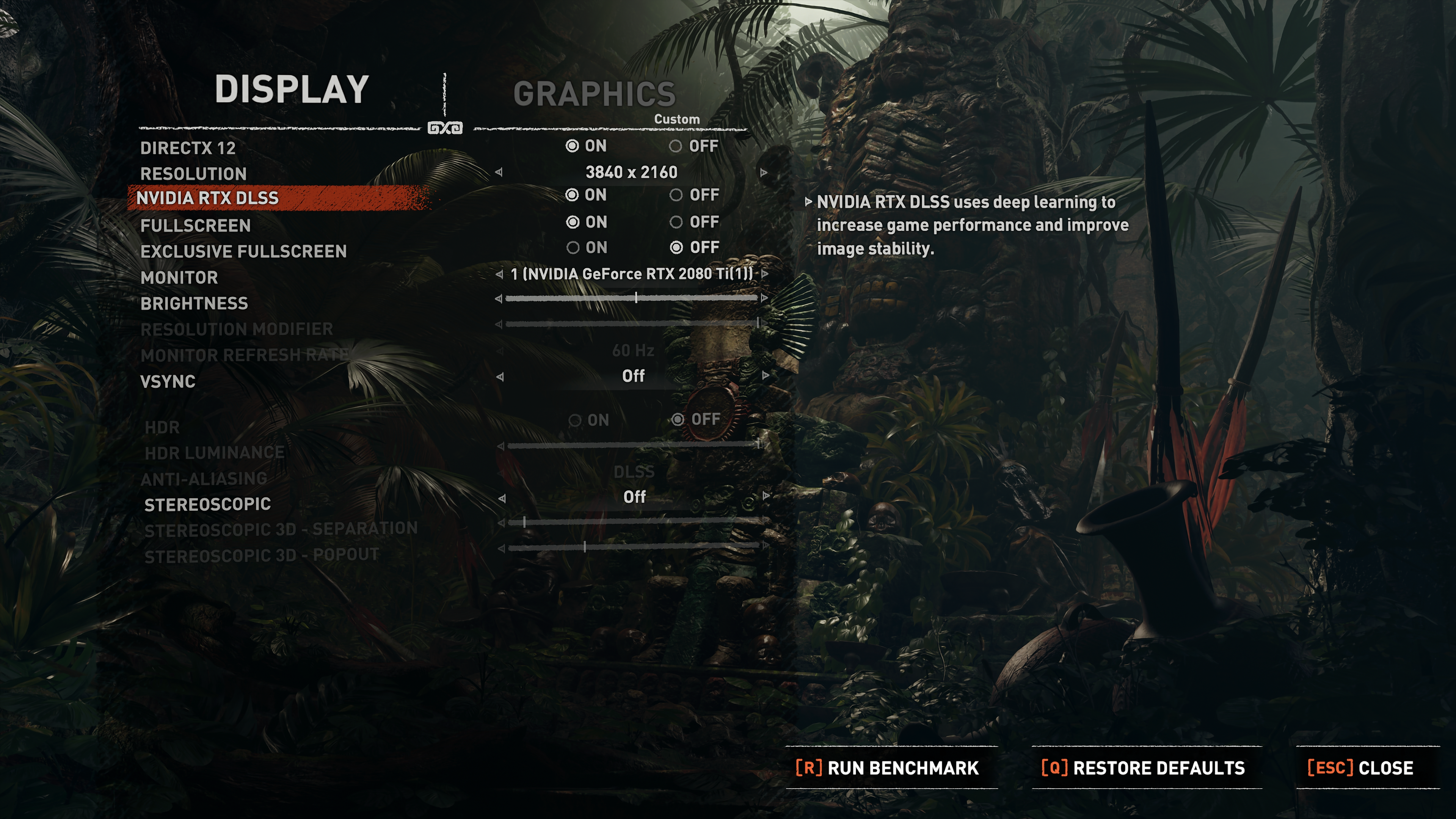This screenshot has height=819, width=1456.
Task: Change Stereoscopic mode with right arrow
Action: coord(766,496)
